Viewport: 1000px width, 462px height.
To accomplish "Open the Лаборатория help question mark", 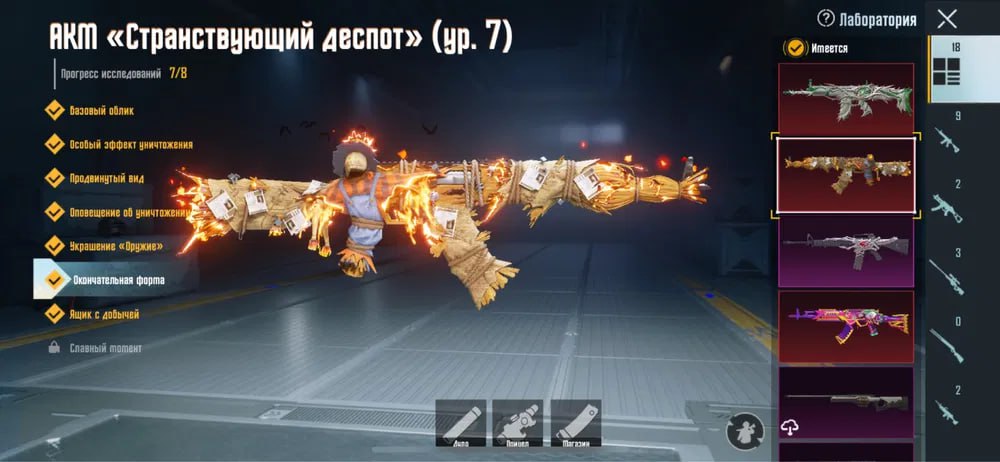I will pyautogui.click(x=826, y=18).
